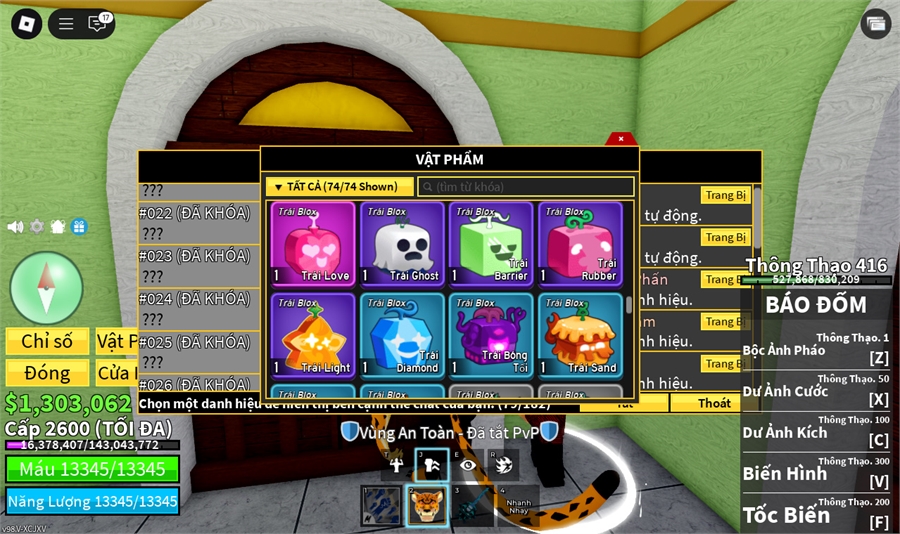This screenshot has height=534, width=900.
Task: Select the Trái Love fruit
Action: tap(313, 245)
